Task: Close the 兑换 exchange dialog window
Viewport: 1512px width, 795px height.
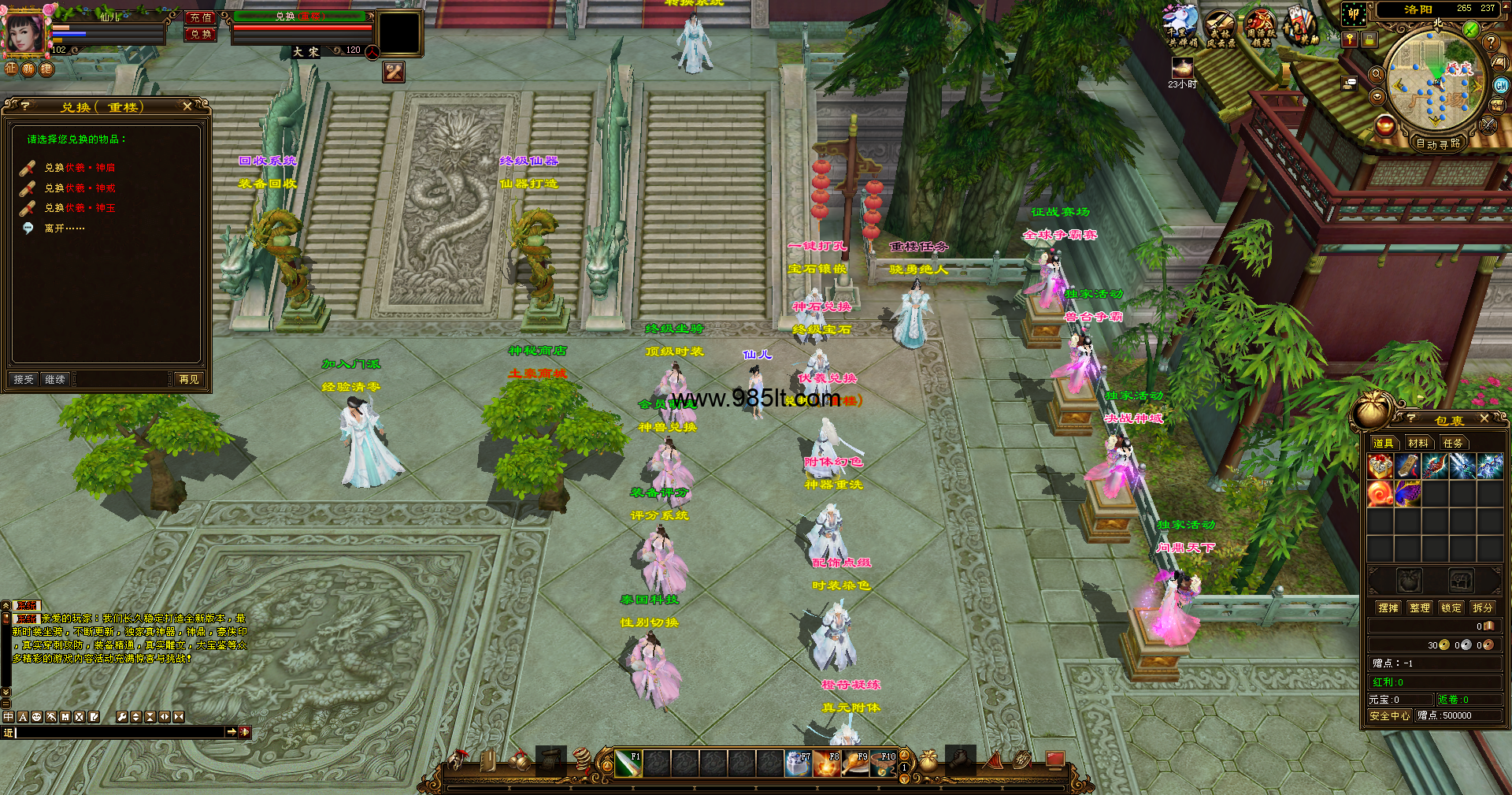Action: pos(187,106)
